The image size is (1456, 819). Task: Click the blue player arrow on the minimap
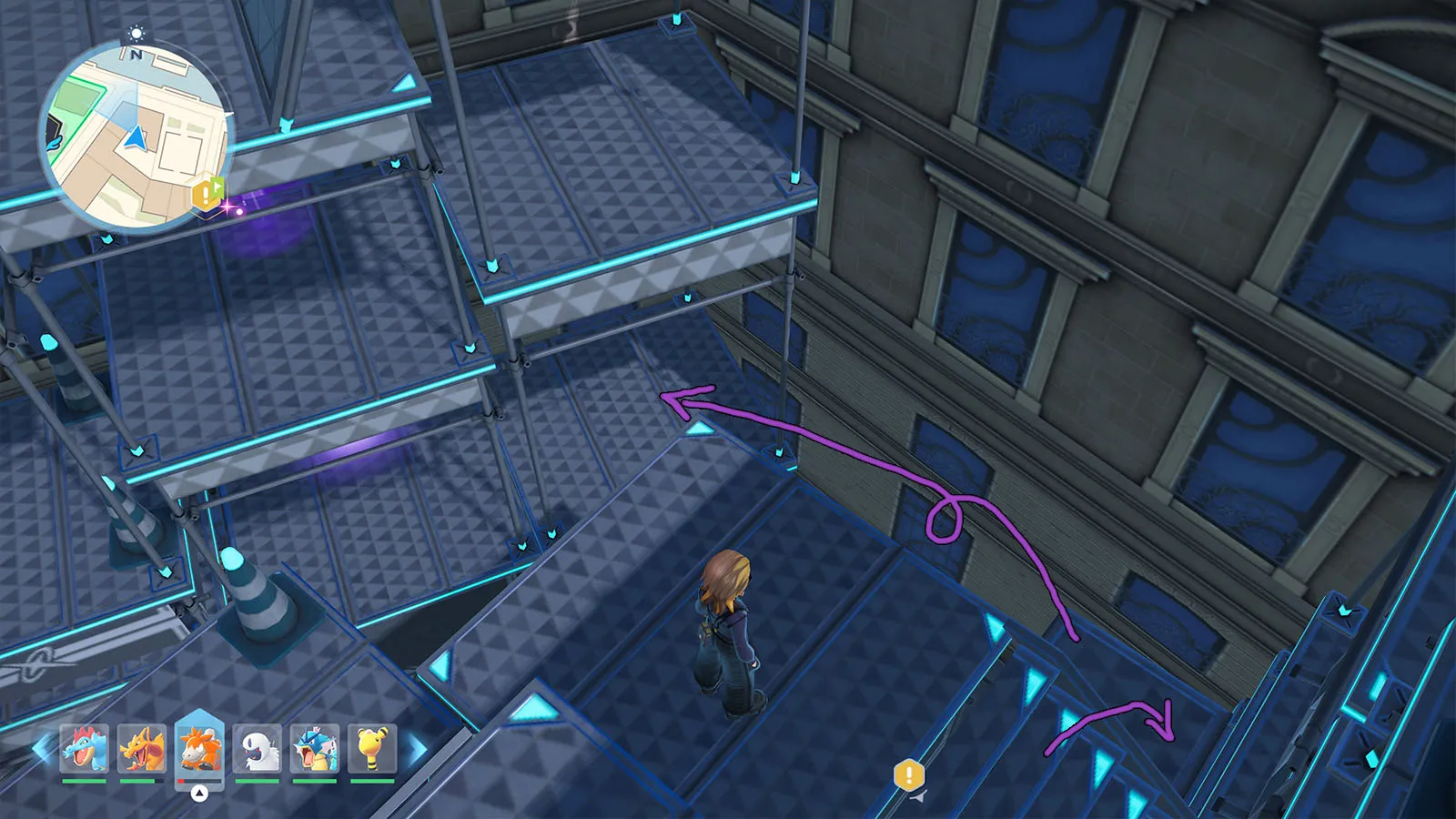(x=136, y=138)
